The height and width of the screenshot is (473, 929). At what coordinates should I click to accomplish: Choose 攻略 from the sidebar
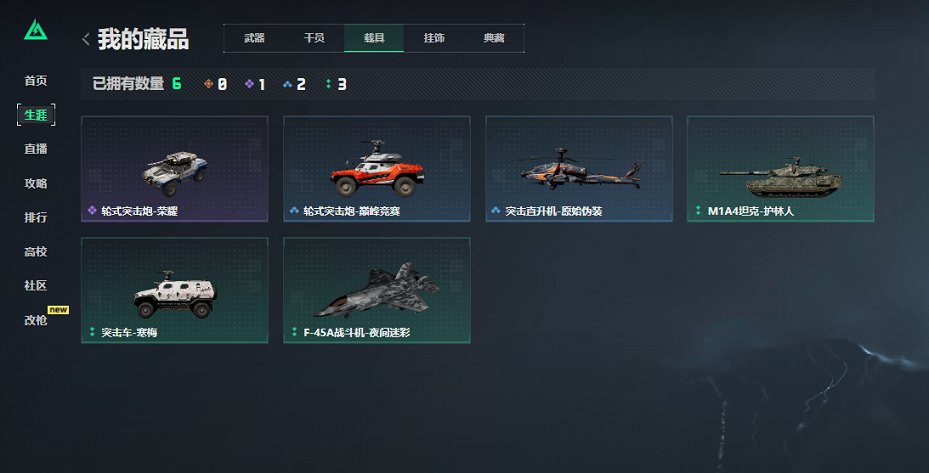tap(36, 183)
